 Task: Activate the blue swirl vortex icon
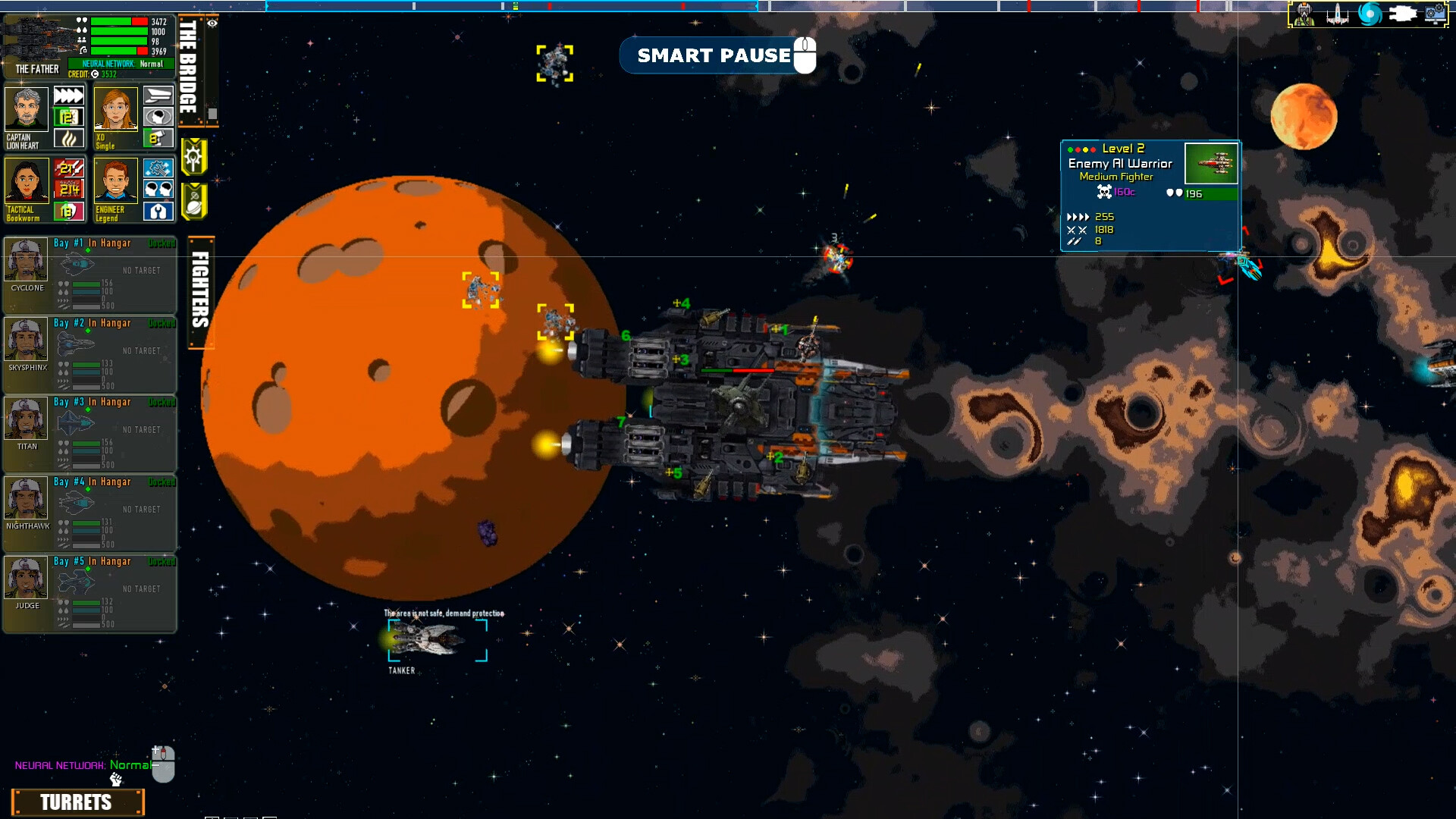[1370, 14]
